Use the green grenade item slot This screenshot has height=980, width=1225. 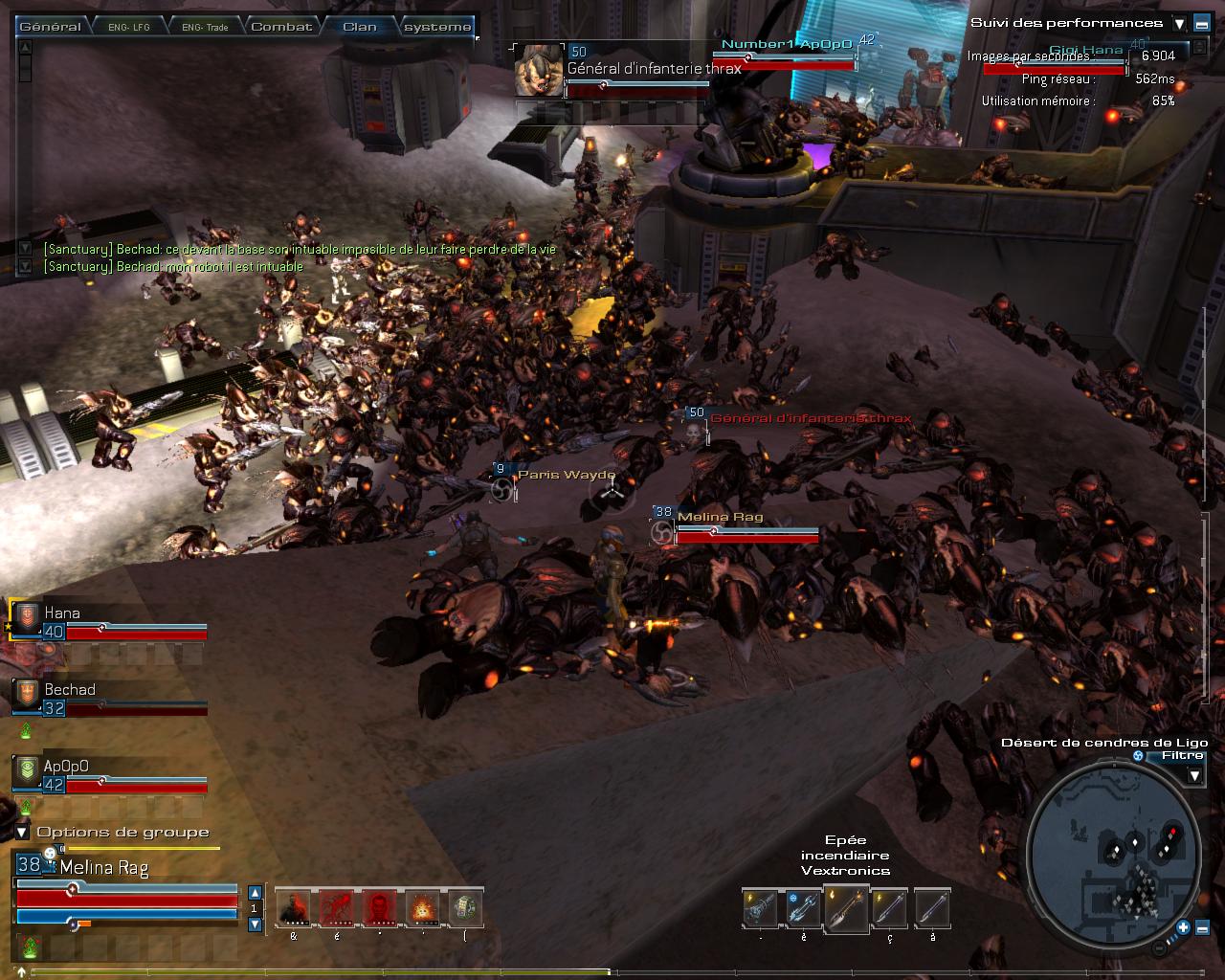tap(465, 908)
